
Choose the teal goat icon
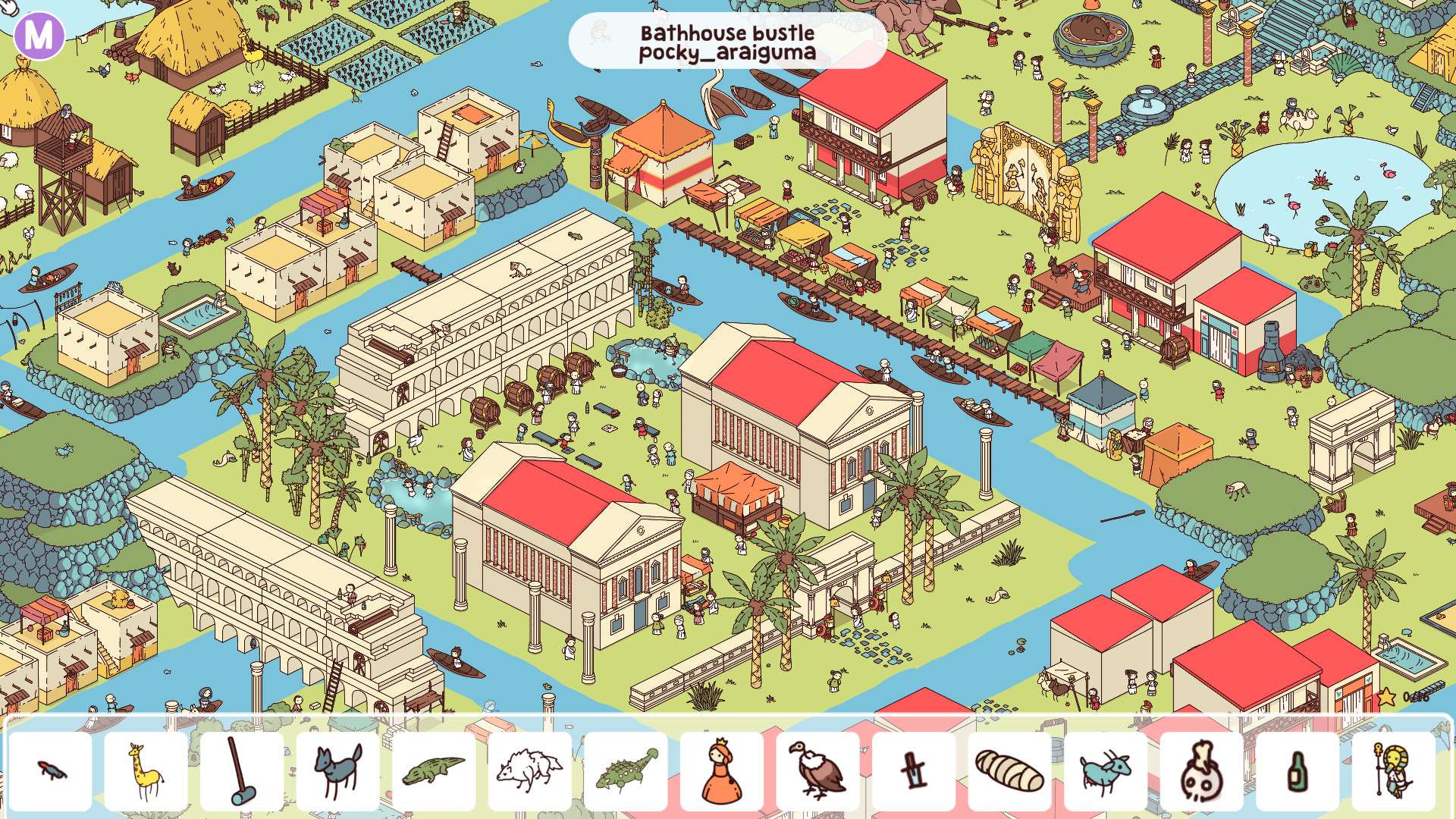(x=1106, y=771)
